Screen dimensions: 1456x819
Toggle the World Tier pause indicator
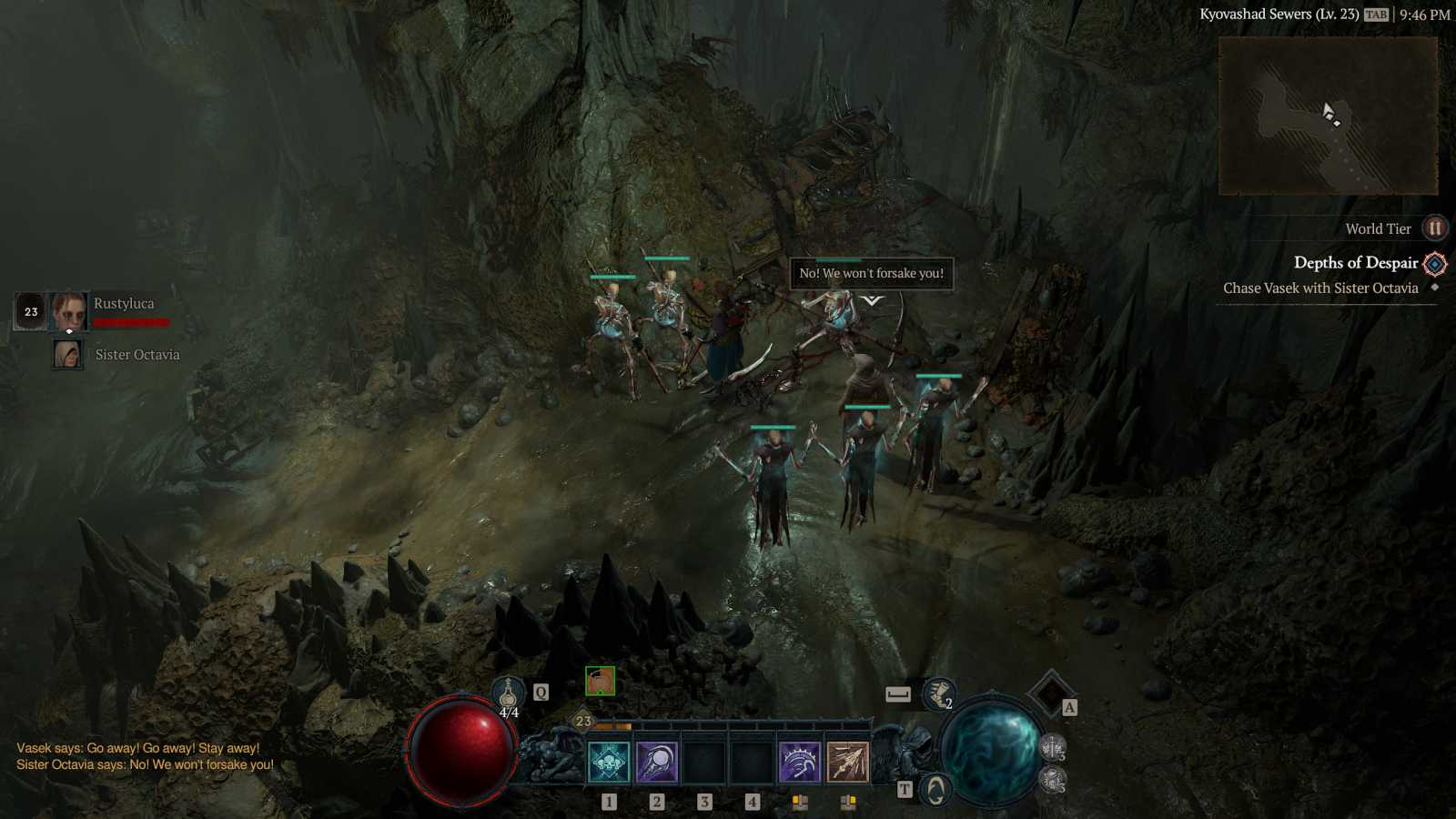[x=1435, y=228]
